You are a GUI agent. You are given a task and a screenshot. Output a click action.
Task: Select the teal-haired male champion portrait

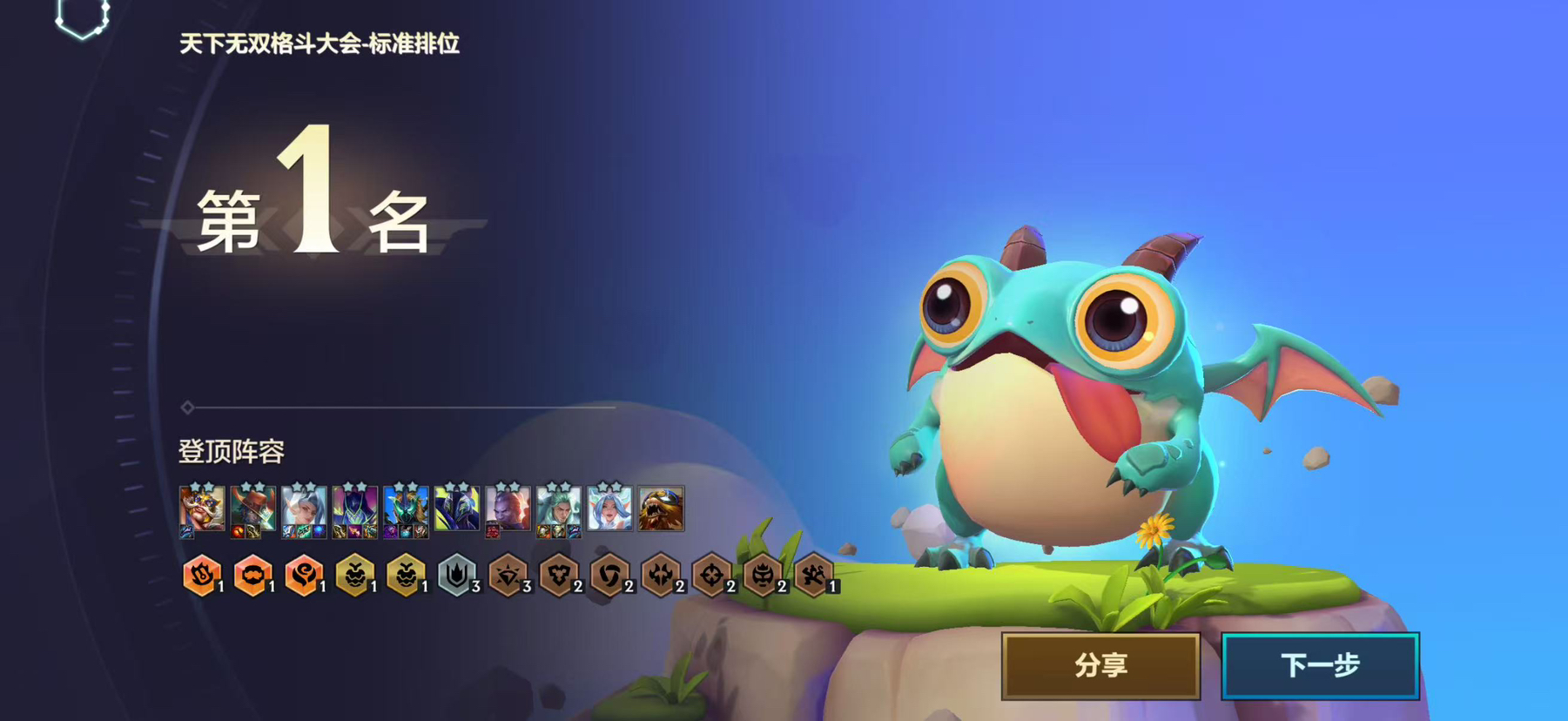pyautogui.click(x=559, y=509)
